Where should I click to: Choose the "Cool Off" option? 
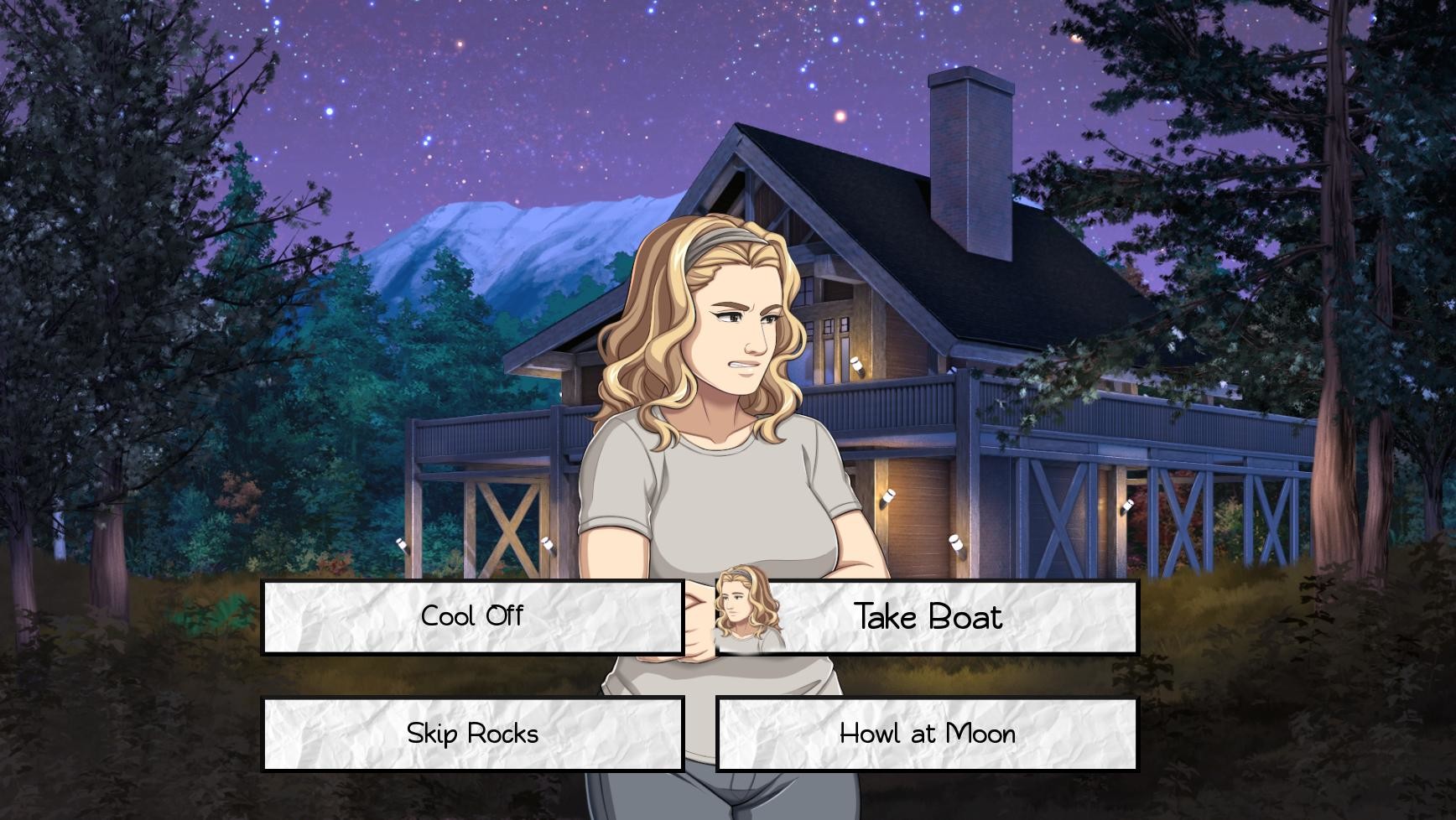click(x=472, y=617)
